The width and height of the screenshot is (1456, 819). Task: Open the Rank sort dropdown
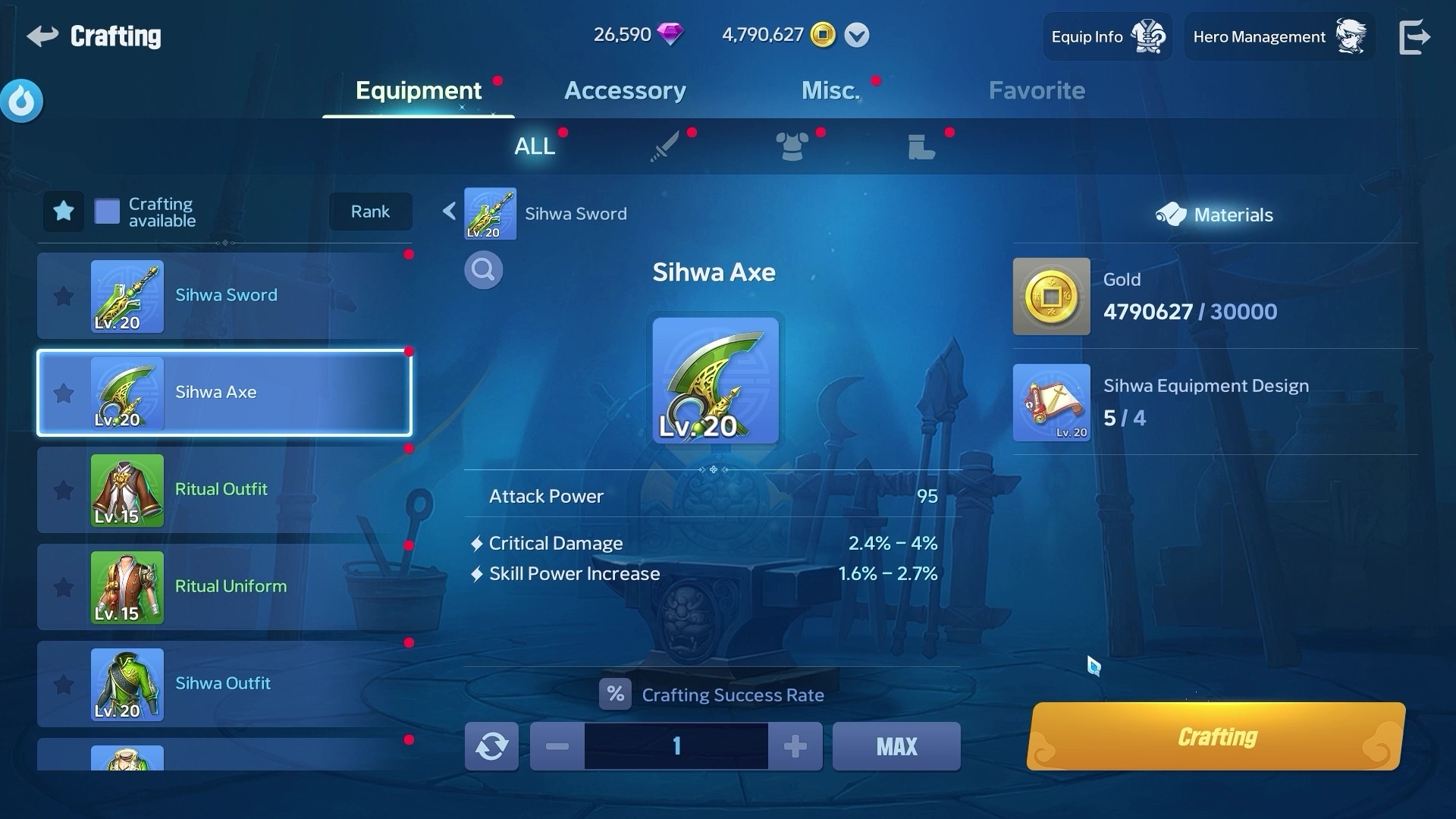370,212
